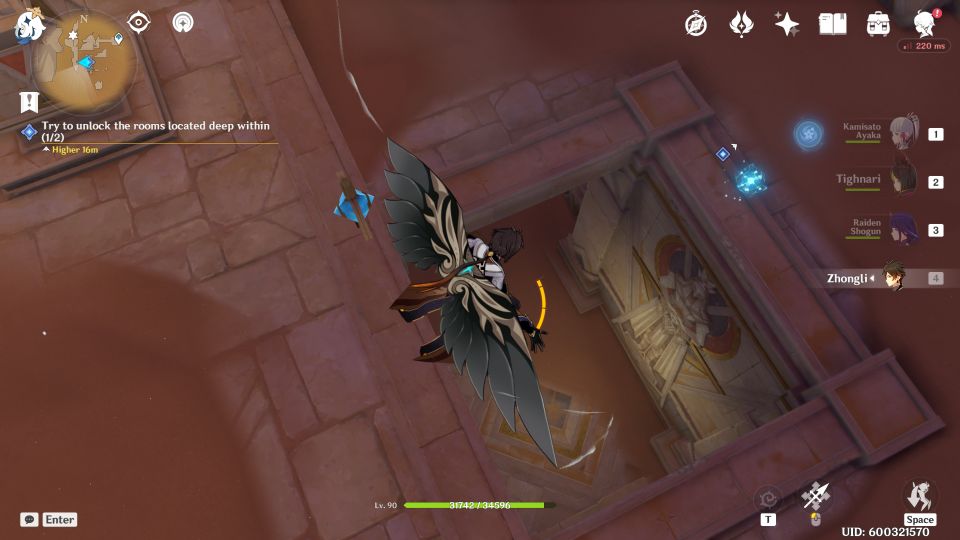Open the Wish menu with the star icon

[x=787, y=24]
